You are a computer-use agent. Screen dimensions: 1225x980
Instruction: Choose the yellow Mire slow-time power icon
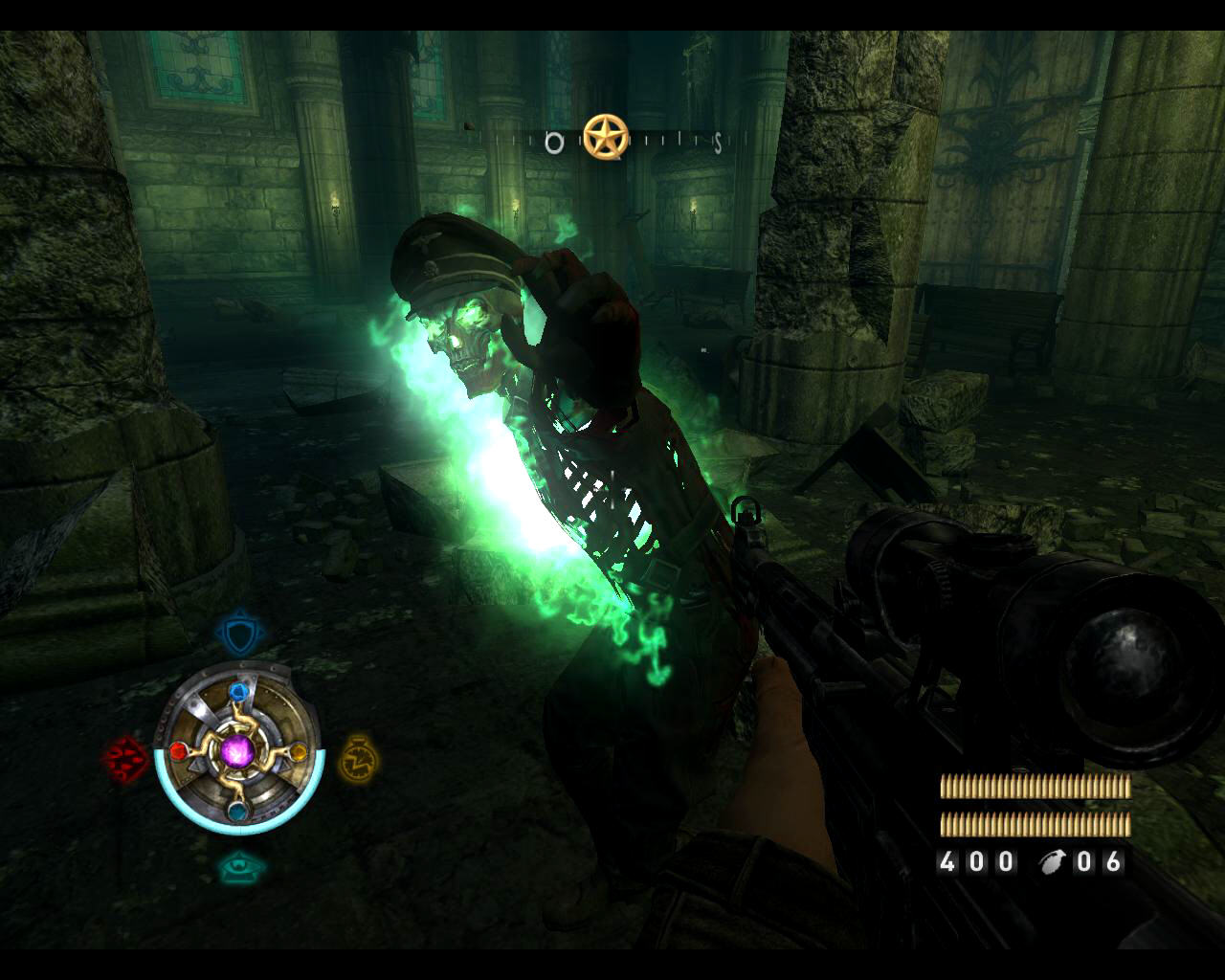(358, 758)
